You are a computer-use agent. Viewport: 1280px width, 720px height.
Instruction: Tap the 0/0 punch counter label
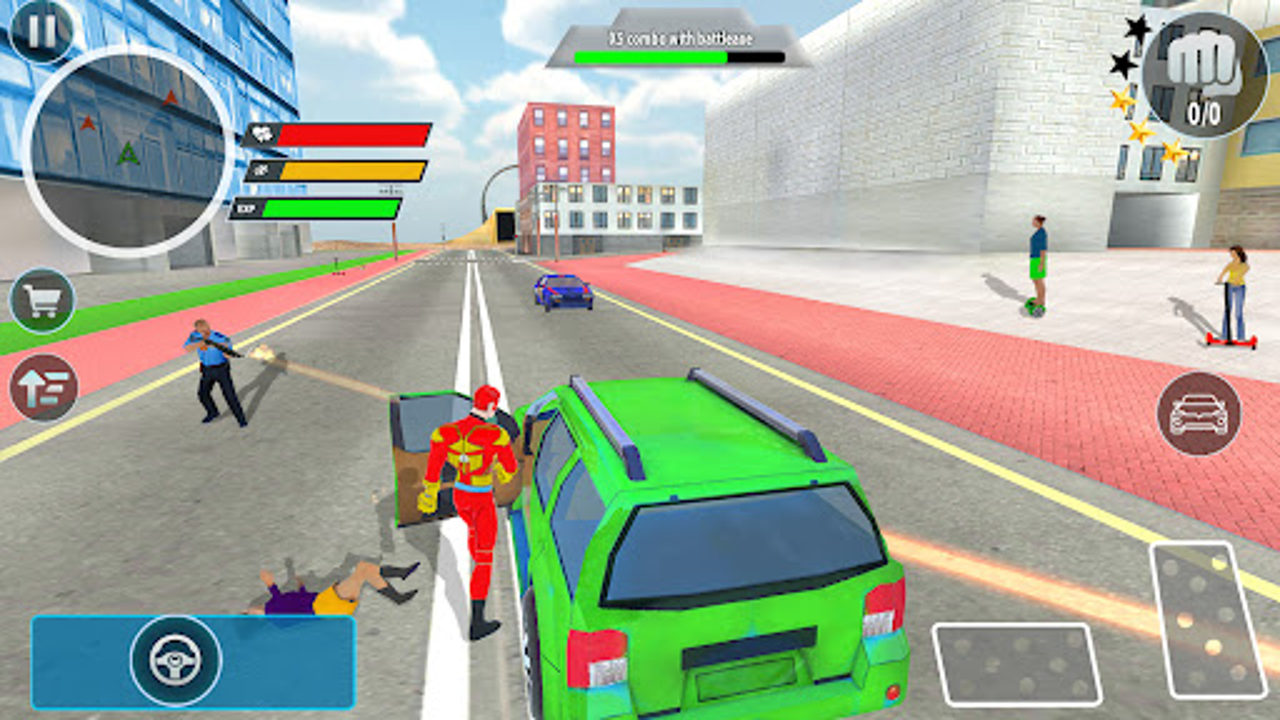tap(1204, 110)
